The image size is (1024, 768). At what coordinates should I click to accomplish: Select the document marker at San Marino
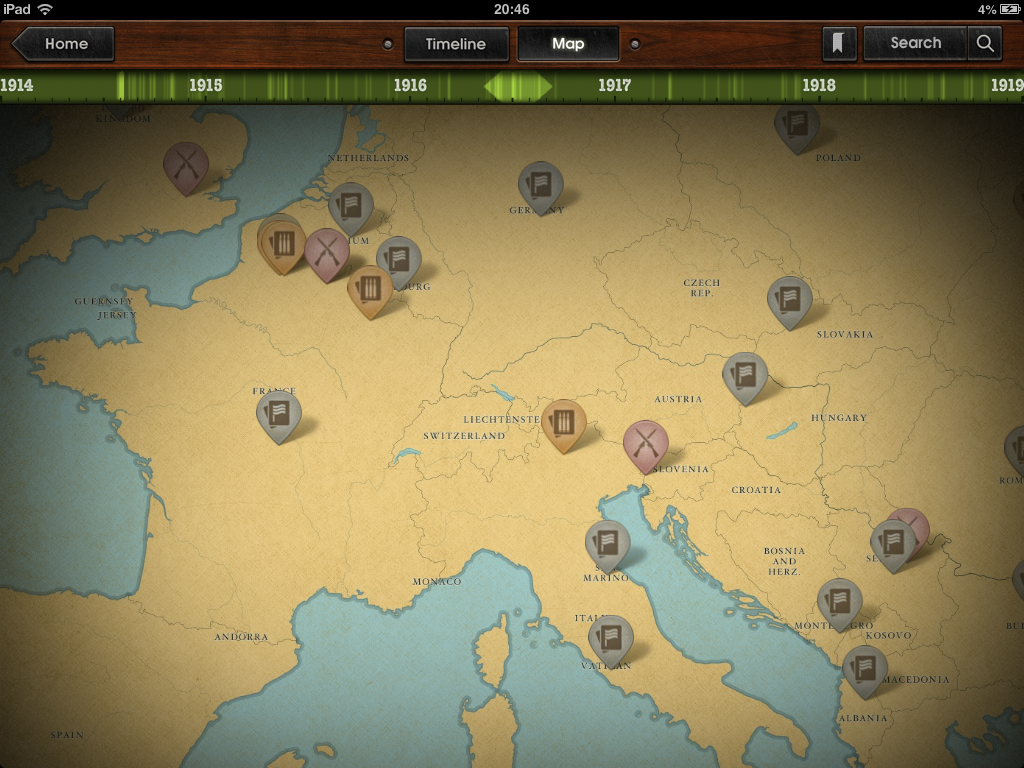pos(607,542)
